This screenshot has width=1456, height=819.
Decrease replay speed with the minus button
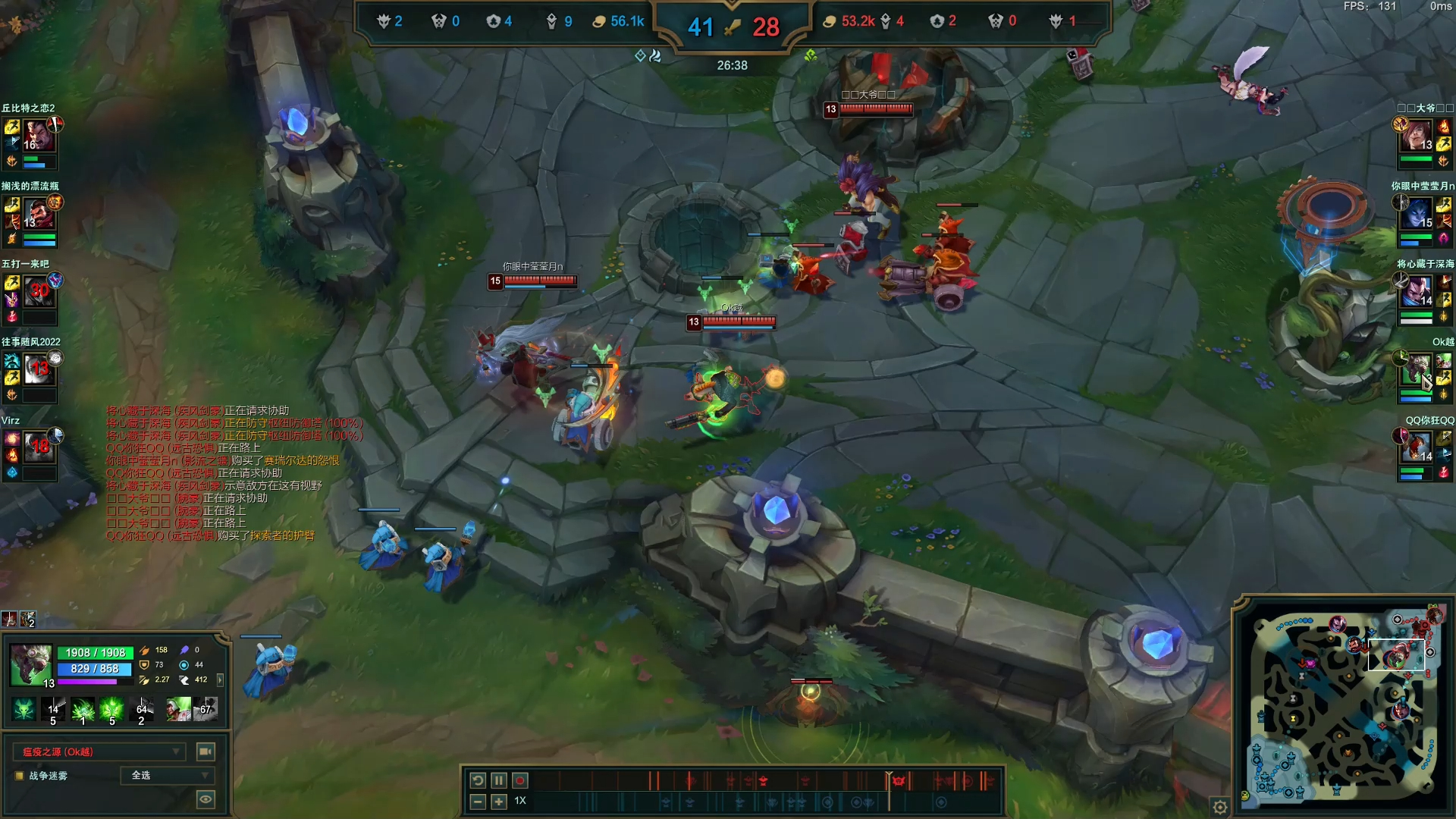[478, 802]
